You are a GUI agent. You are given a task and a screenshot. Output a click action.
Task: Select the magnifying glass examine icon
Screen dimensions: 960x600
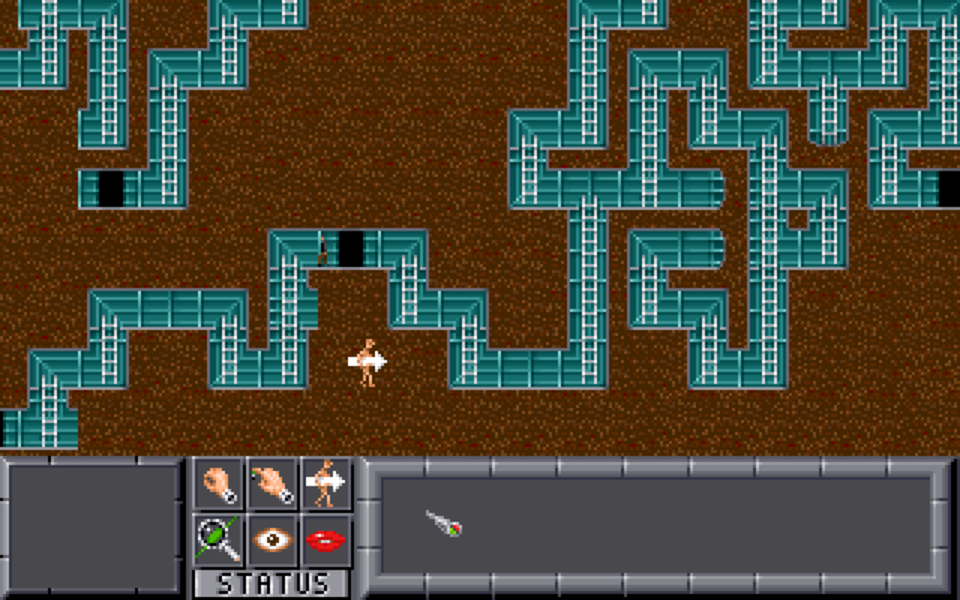[x=219, y=540]
